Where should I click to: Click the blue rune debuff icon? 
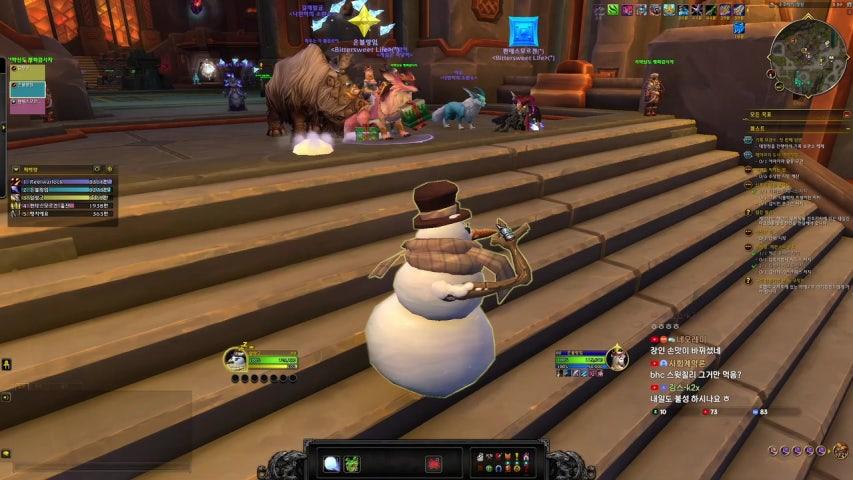[739, 28]
